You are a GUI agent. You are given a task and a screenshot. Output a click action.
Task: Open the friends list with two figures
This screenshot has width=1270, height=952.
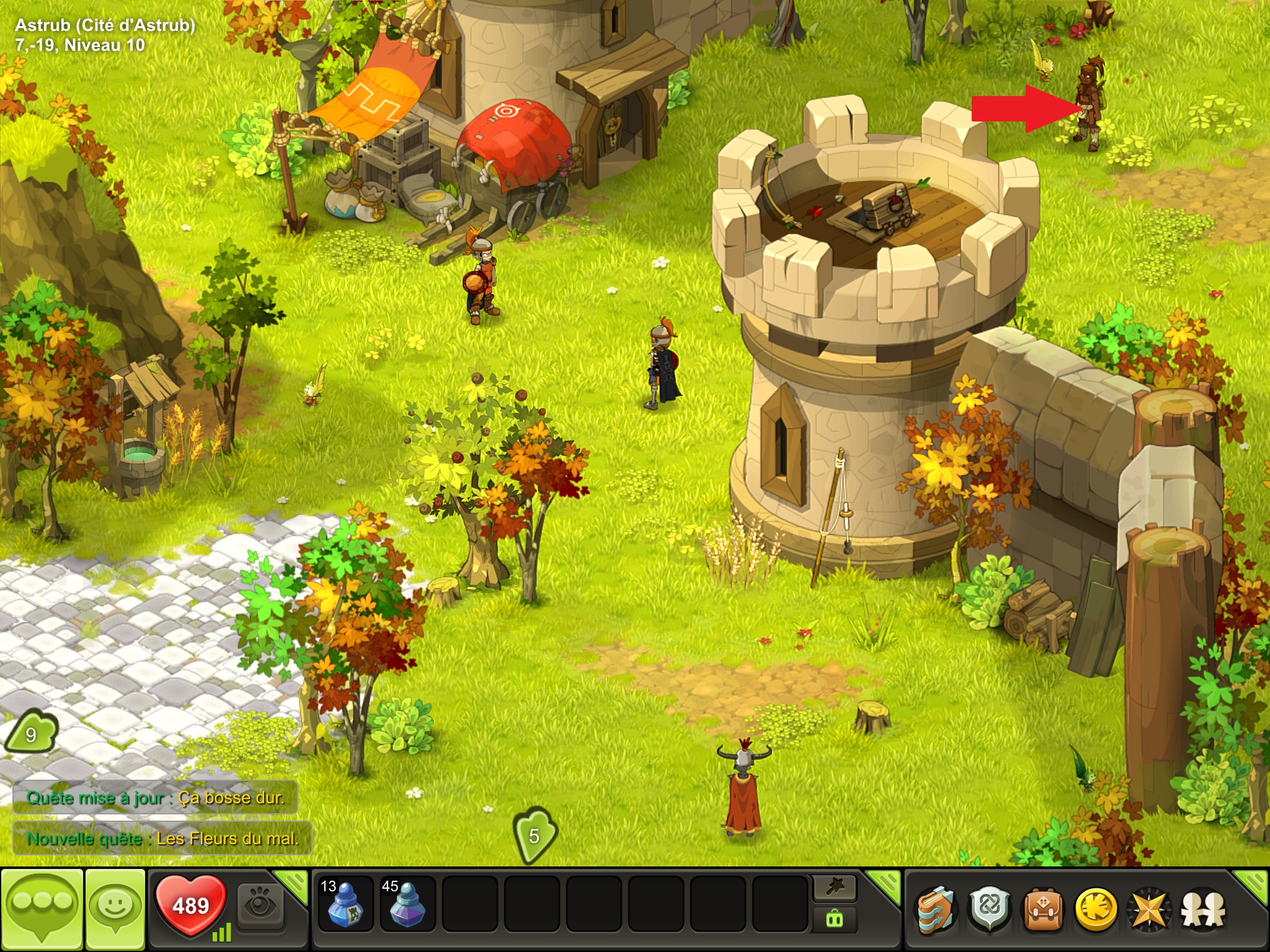coord(1202,910)
